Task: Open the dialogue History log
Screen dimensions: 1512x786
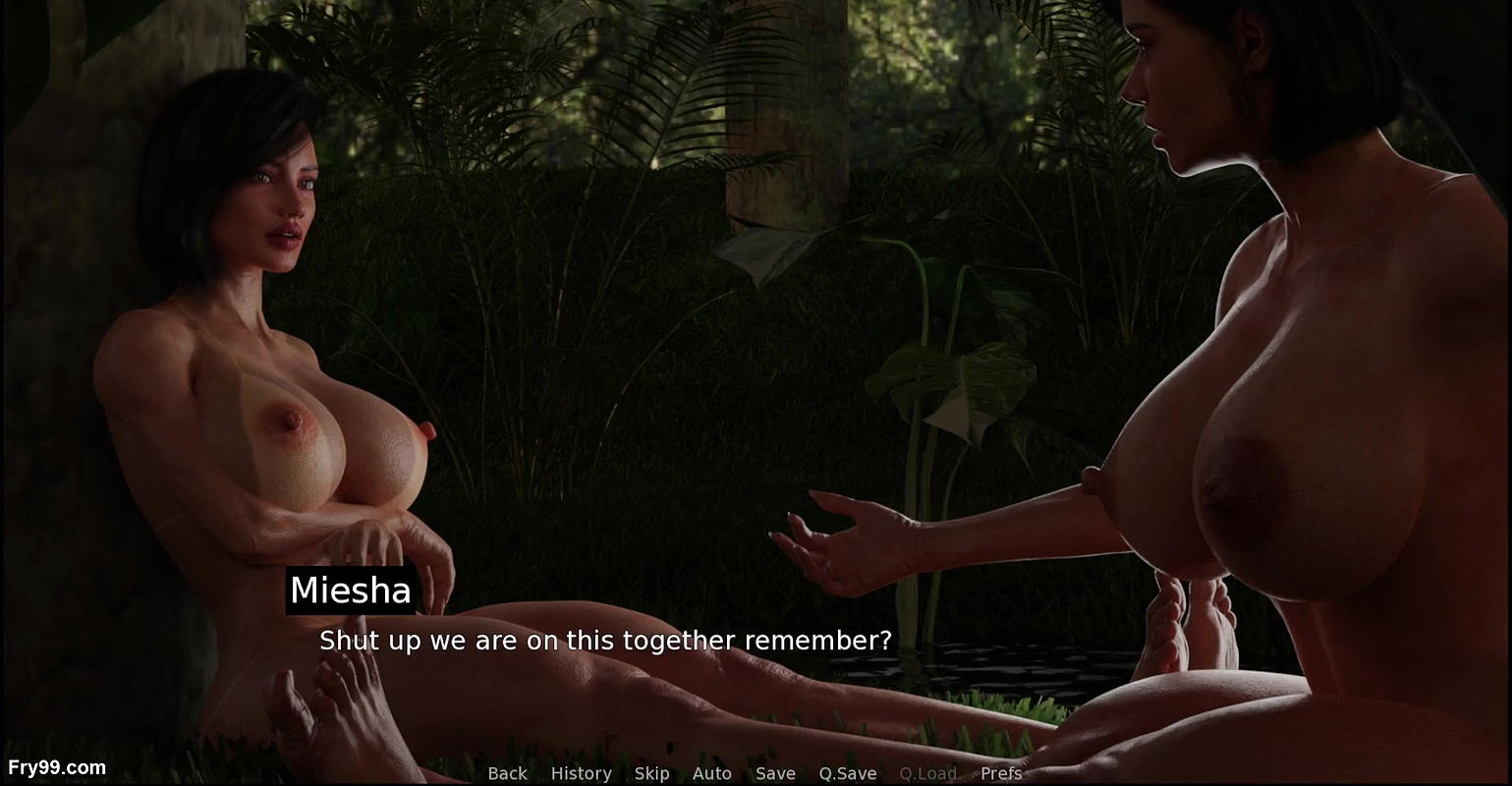Action: 581,773
